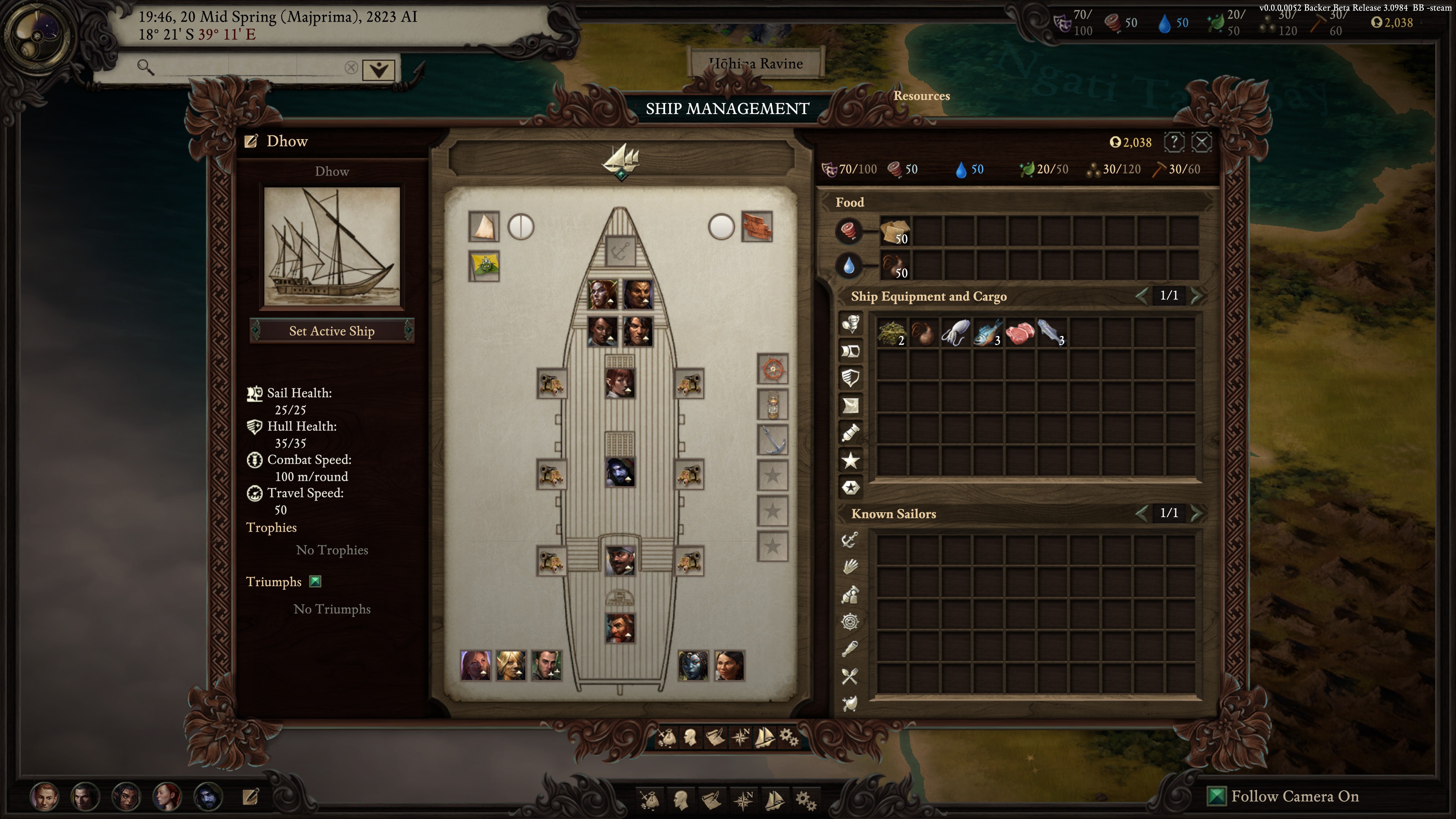
Task: Click Set Active Ship button
Action: click(332, 331)
